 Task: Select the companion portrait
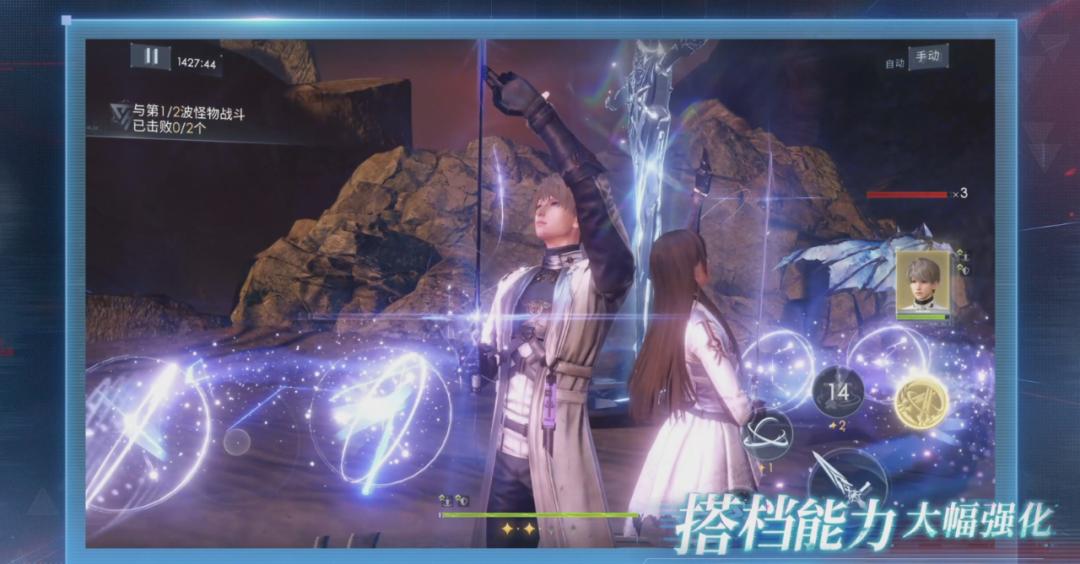922,283
